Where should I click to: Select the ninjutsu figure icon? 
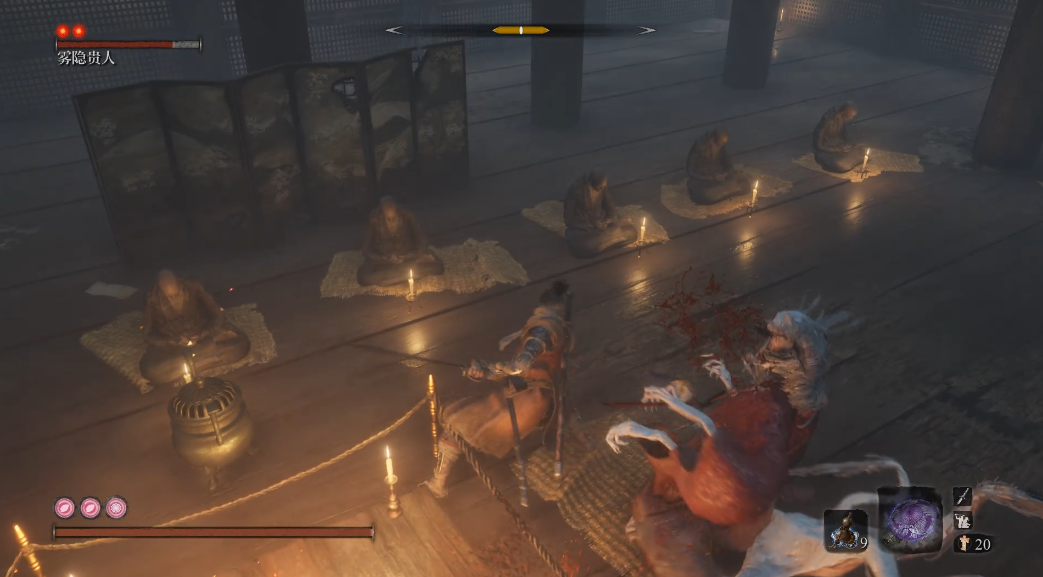click(962, 520)
